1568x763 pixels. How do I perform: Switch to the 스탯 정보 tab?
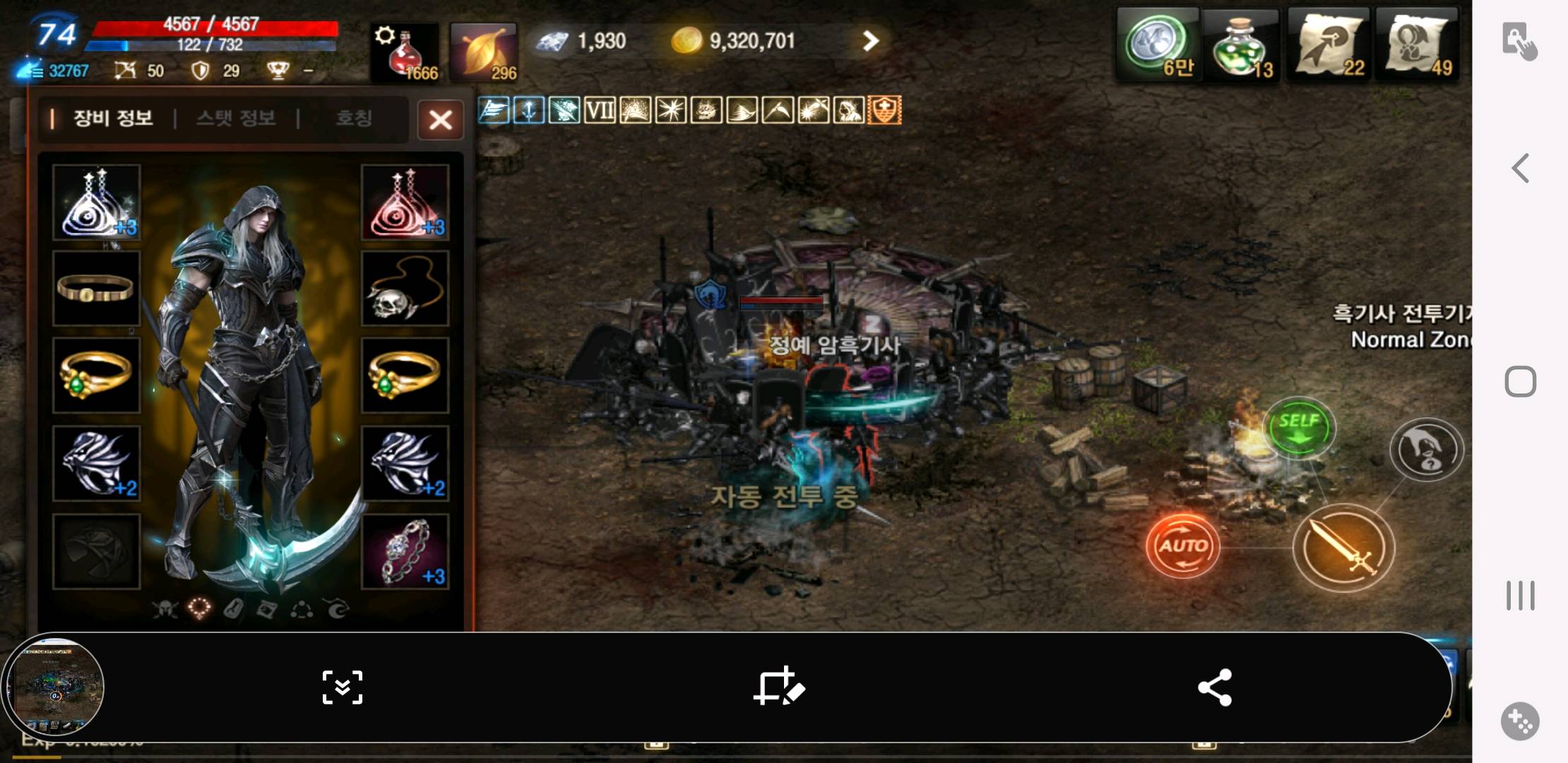pos(236,118)
